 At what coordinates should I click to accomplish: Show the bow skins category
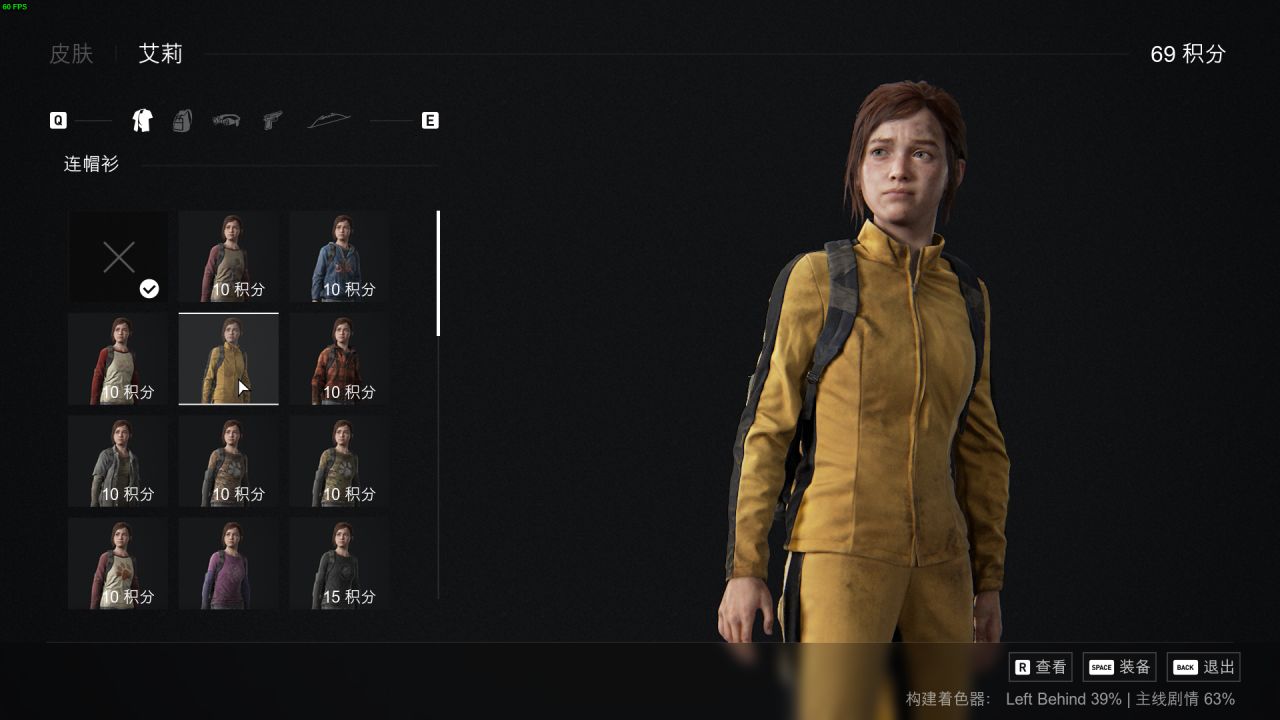[329, 121]
